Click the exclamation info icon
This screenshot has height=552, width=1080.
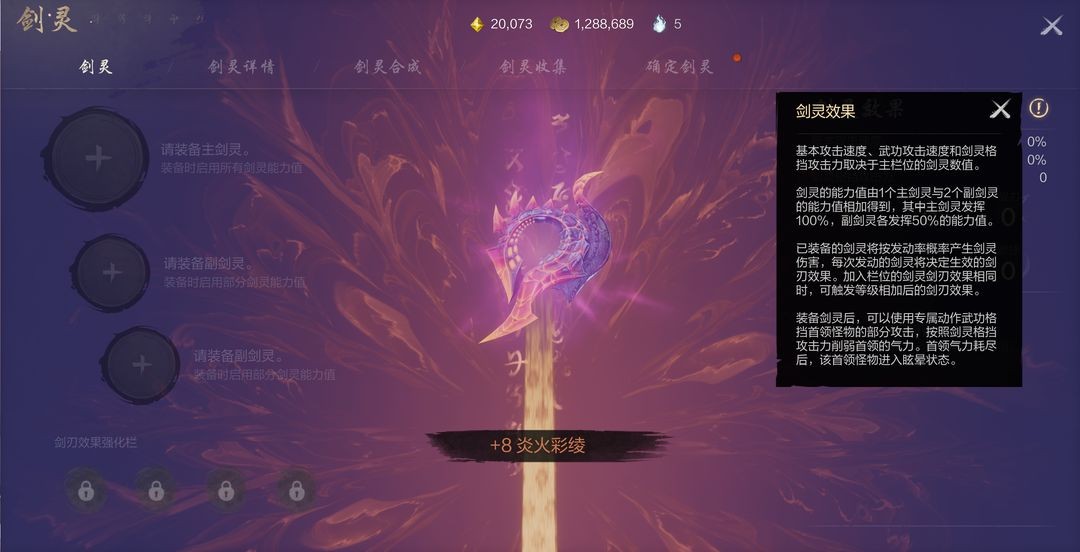(1039, 108)
